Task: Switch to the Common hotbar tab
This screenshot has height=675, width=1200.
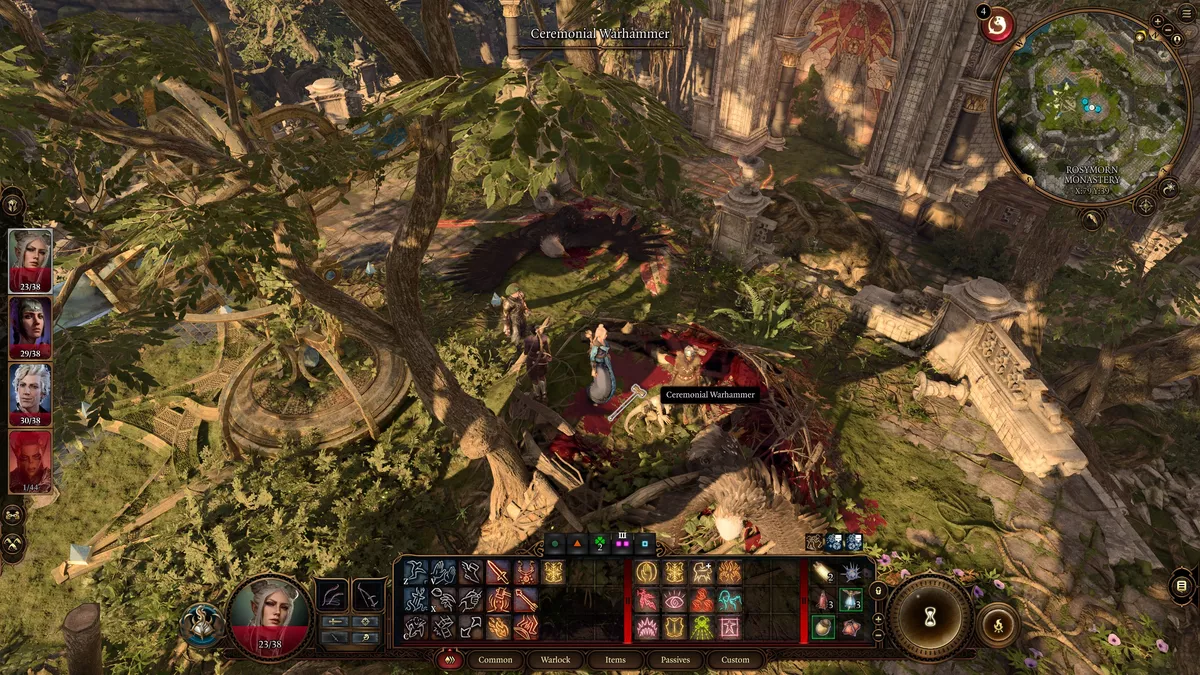Action: [495, 660]
